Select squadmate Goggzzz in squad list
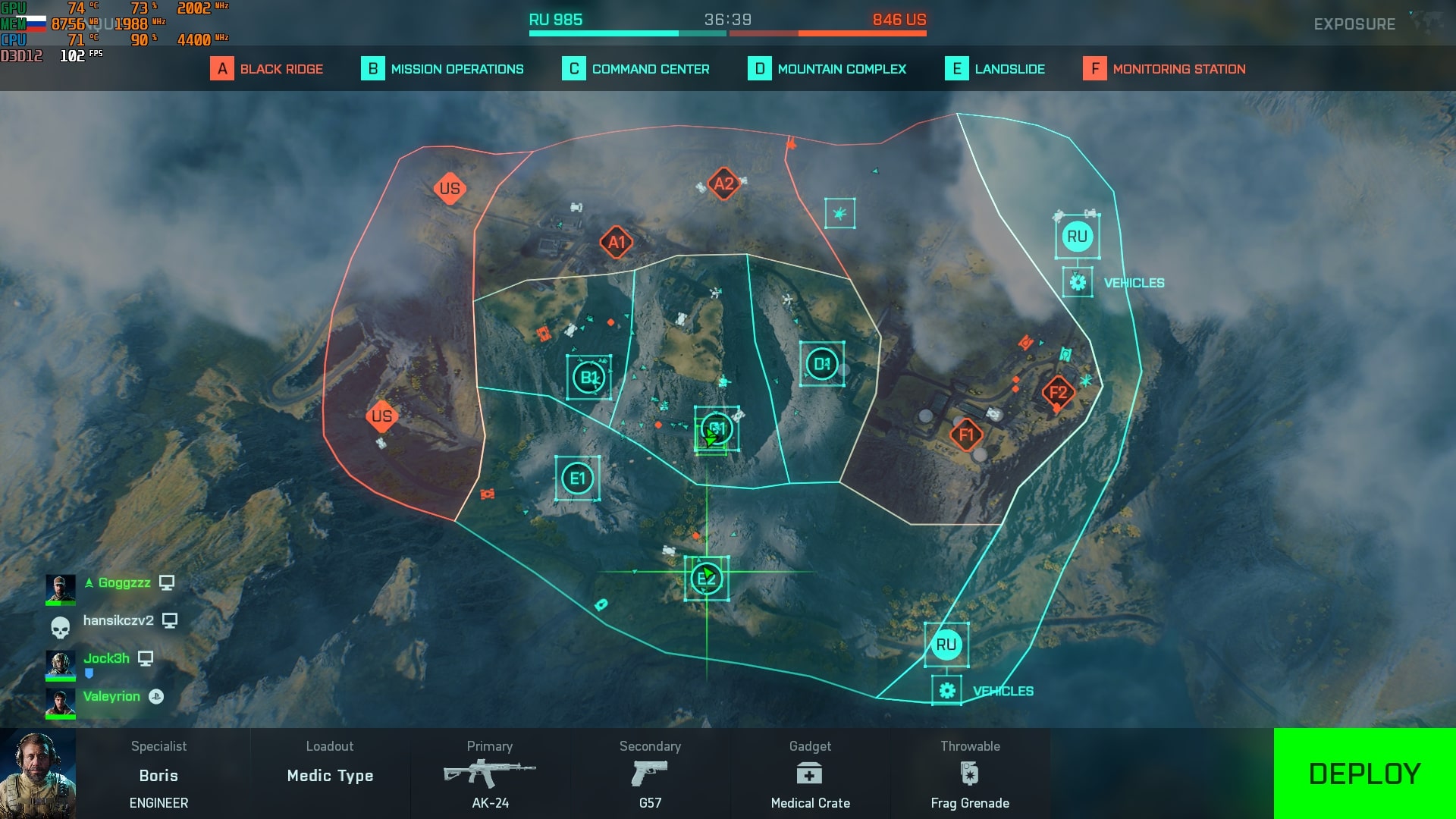Viewport: 1456px width, 819px height. 124,582
